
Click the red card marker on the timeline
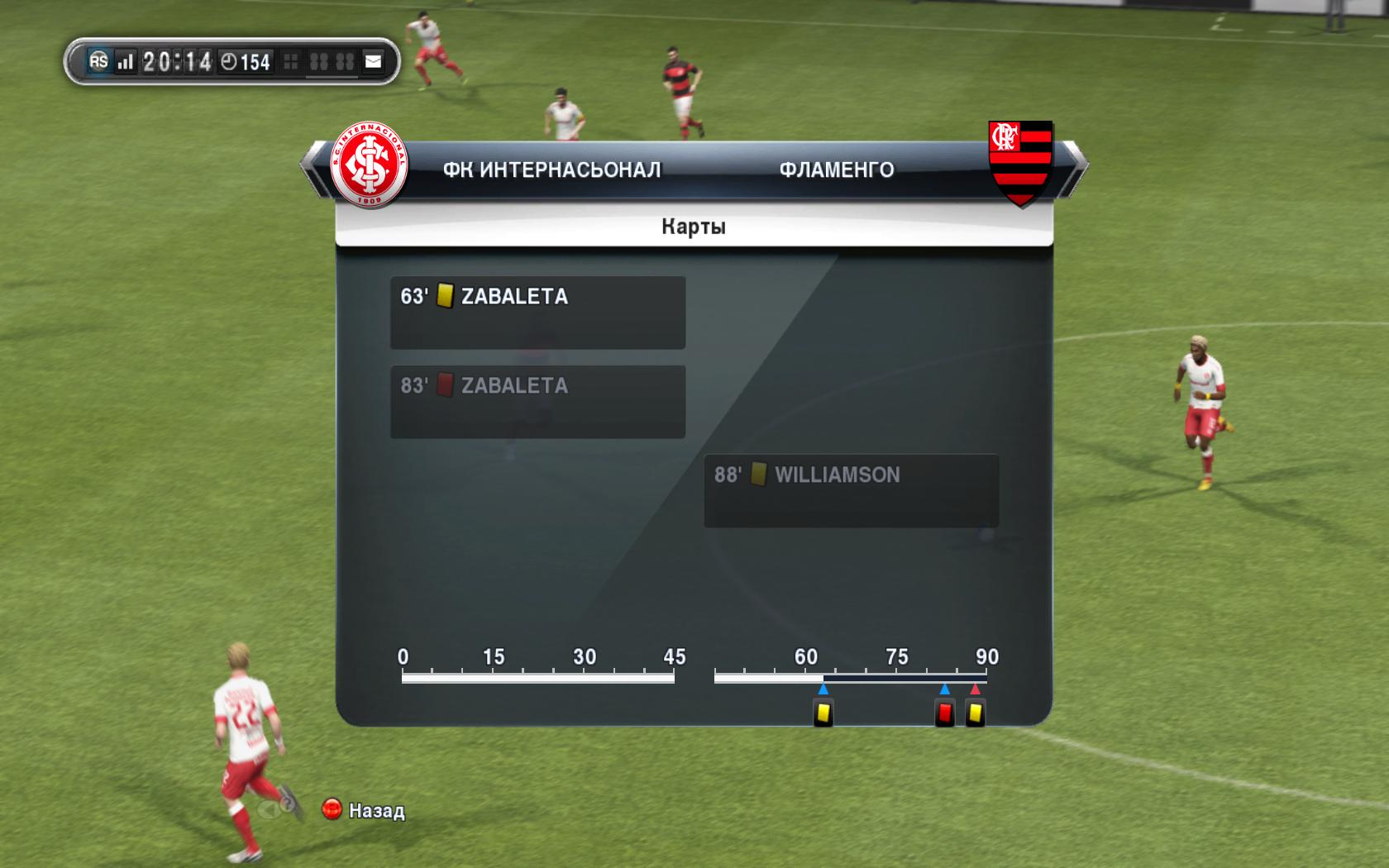click(x=944, y=713)
